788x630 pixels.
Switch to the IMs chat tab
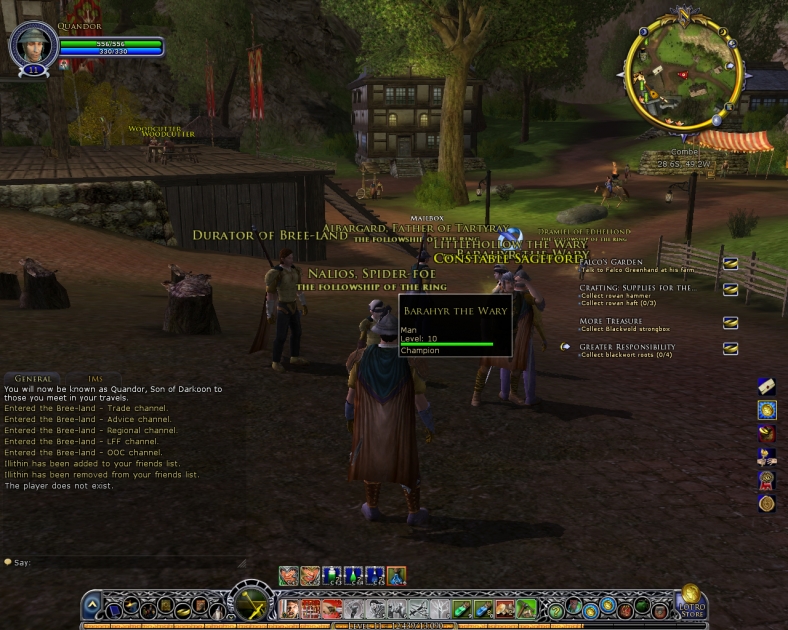tap(95, 378)
